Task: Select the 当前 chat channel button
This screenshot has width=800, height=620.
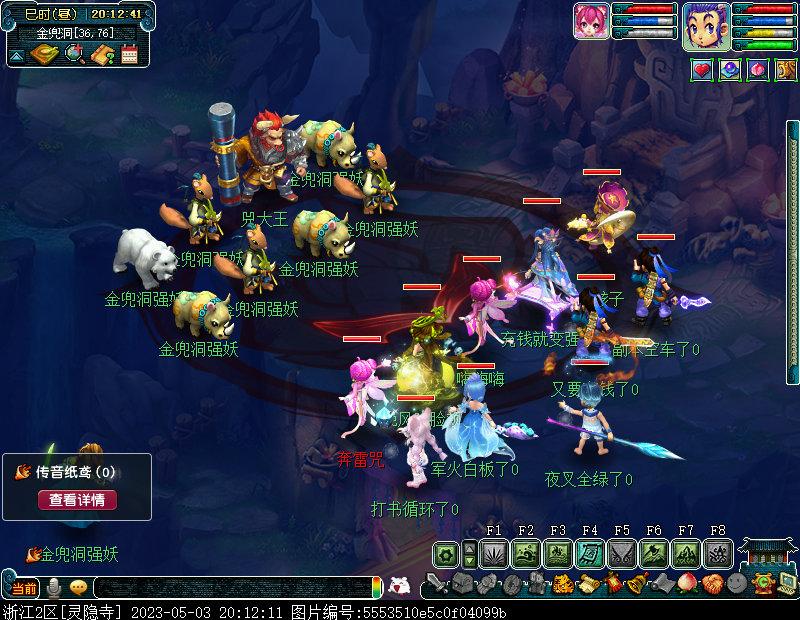Action: point(23,587)
